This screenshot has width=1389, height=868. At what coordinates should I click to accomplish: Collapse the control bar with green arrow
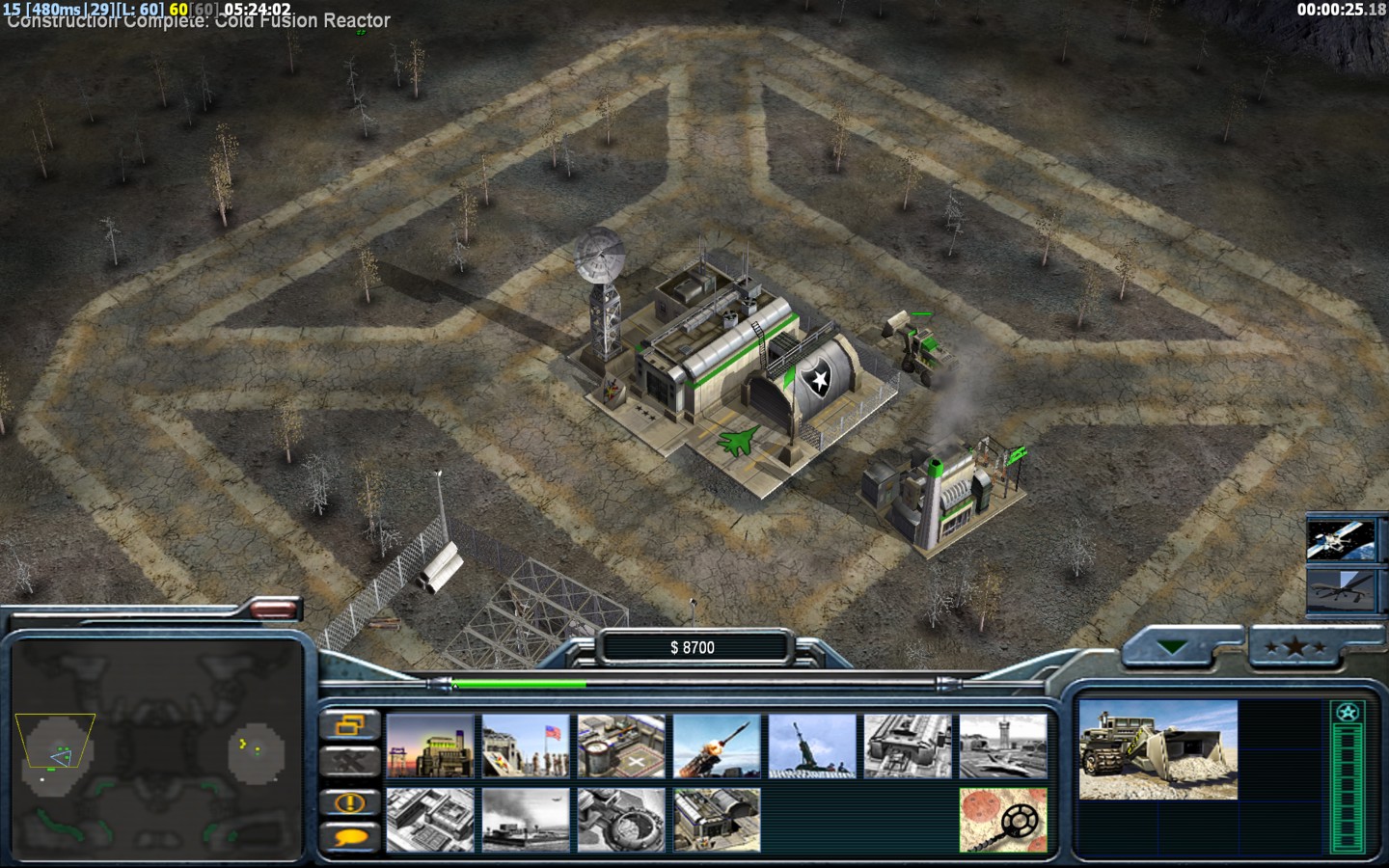coord(1174,648)
